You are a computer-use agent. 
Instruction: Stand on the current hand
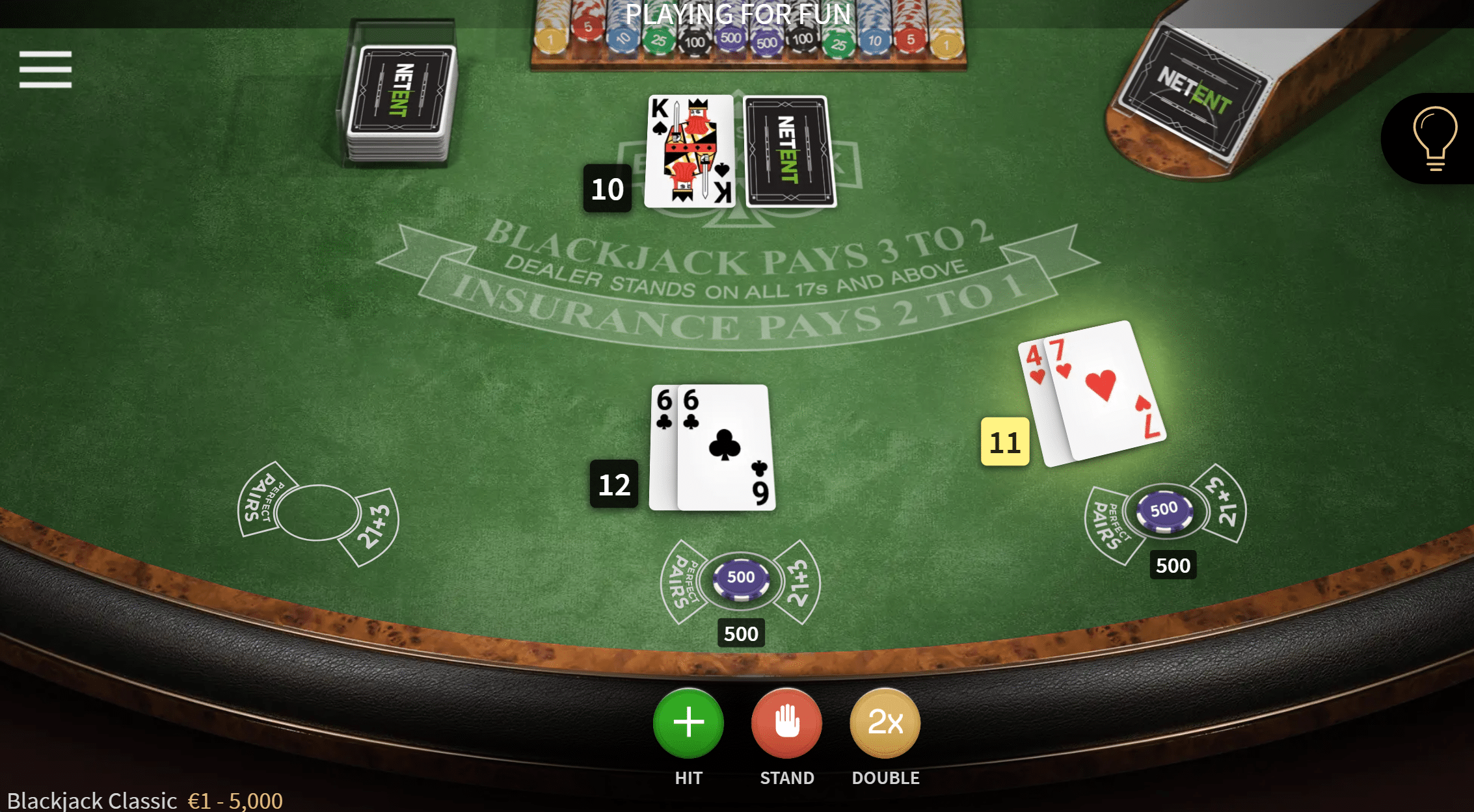click(786, 723)
